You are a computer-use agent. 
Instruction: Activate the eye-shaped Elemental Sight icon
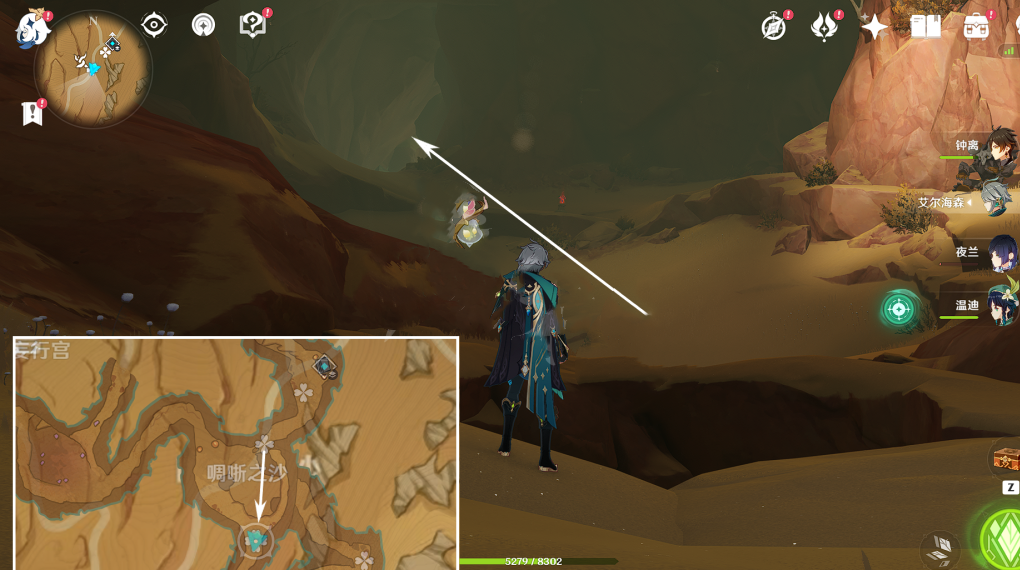154,25
